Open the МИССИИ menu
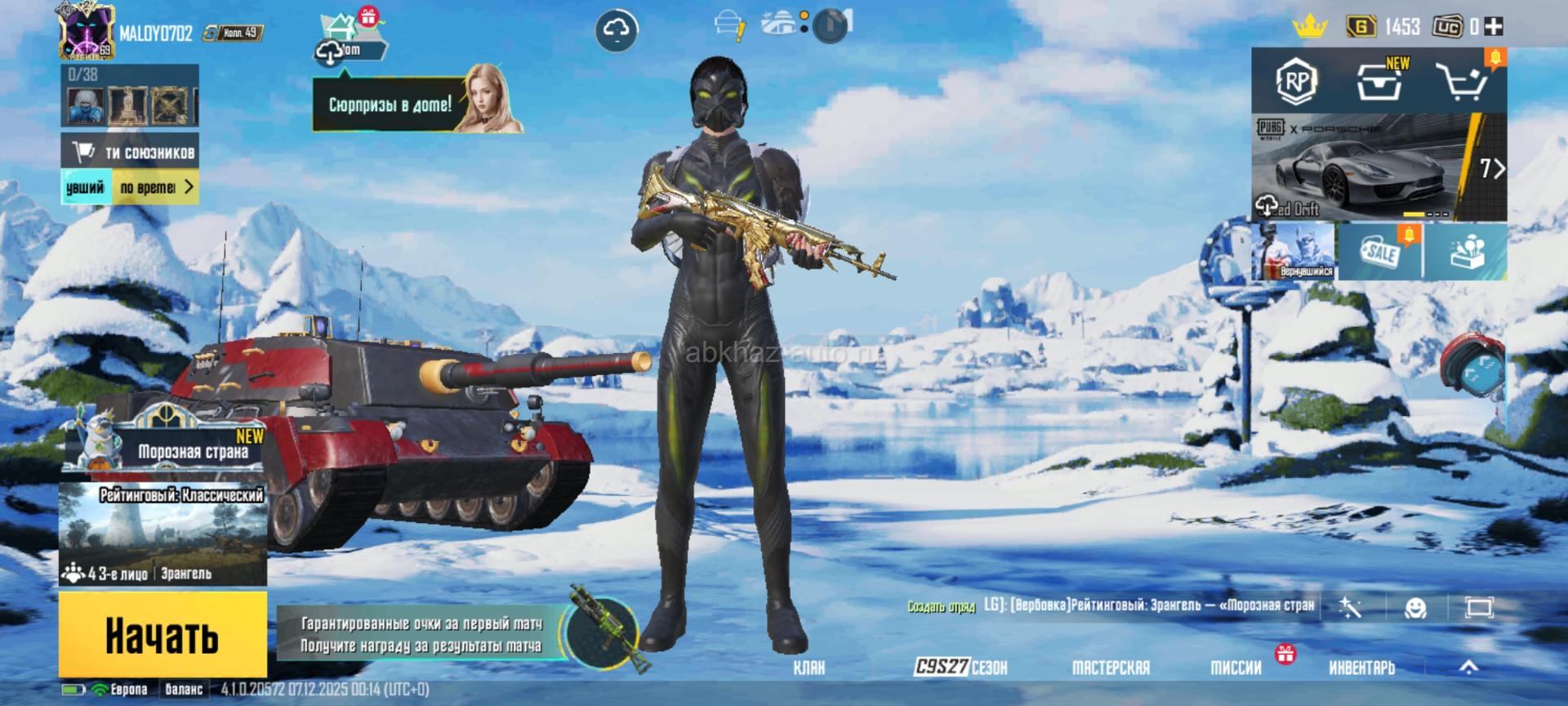Viewport: 1568px width, 706px height. (x=1236, y=668)
